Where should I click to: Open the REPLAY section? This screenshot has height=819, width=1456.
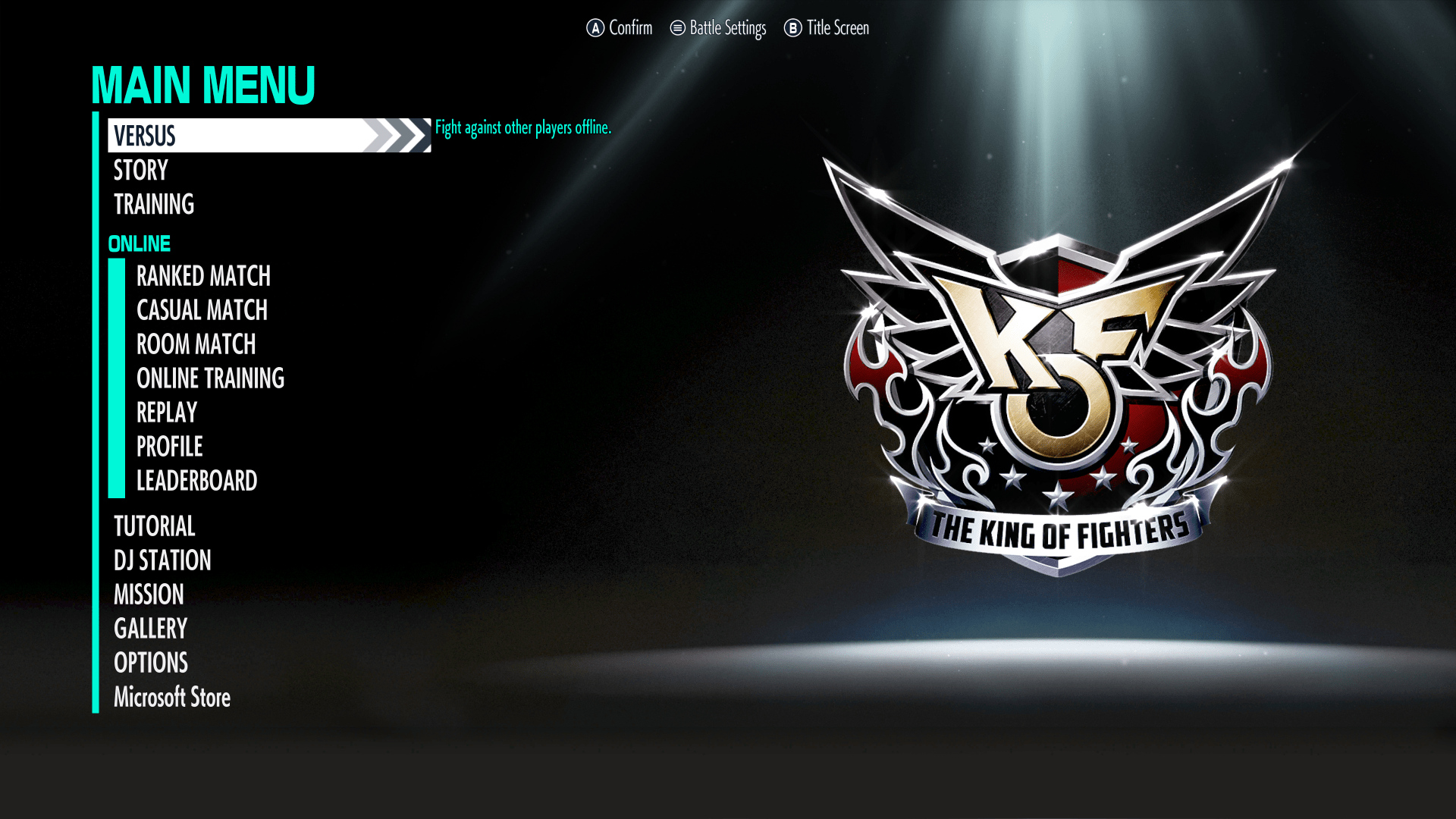(x=165, y=413)
